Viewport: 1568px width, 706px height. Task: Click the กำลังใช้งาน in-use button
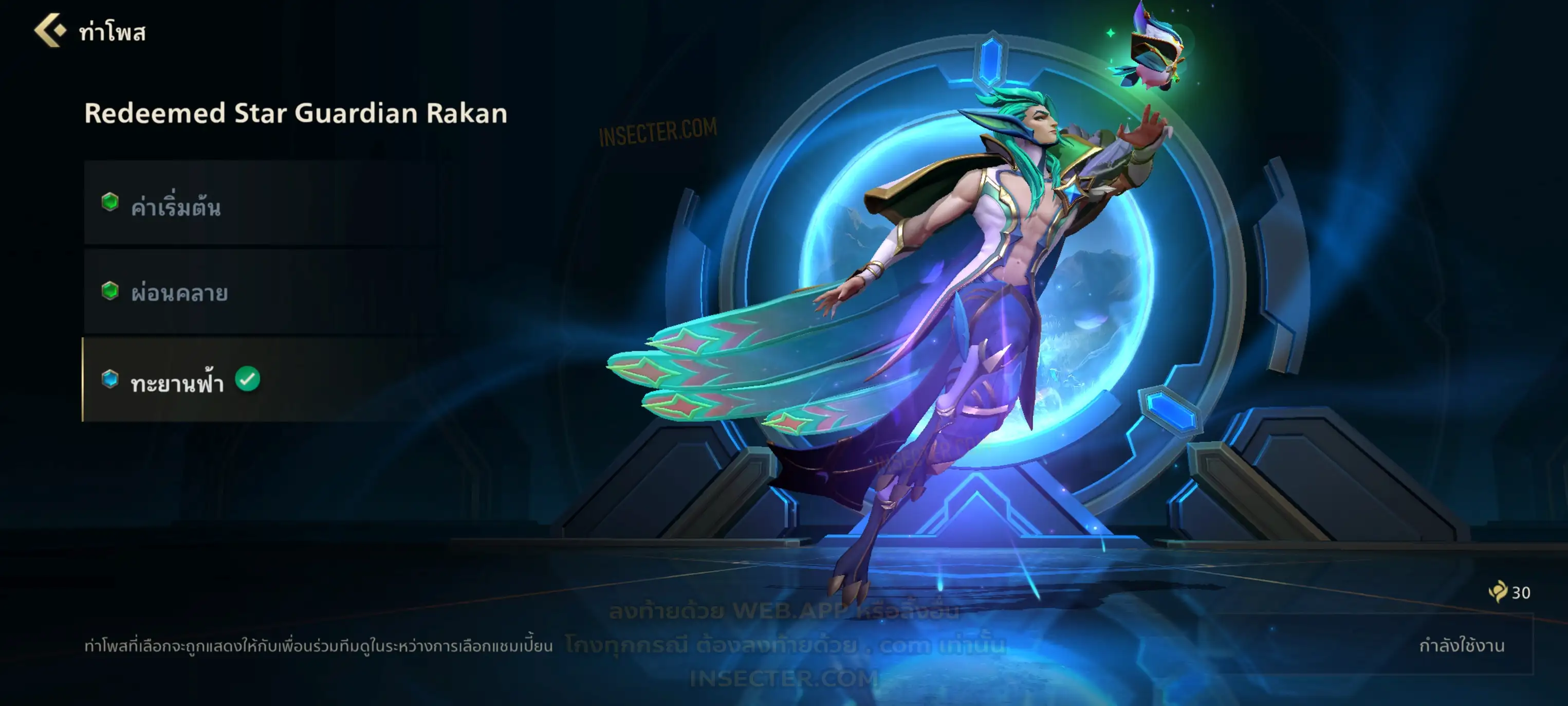1461,645
